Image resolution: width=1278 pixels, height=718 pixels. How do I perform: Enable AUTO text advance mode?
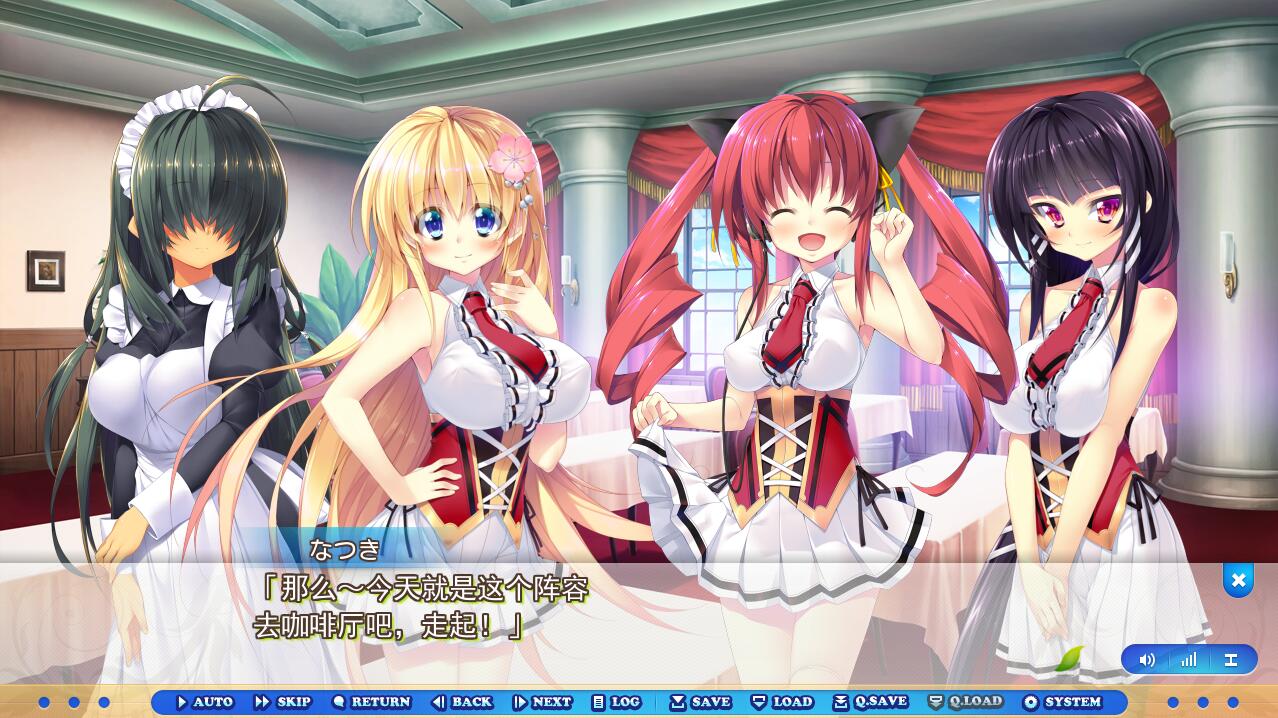204,702
